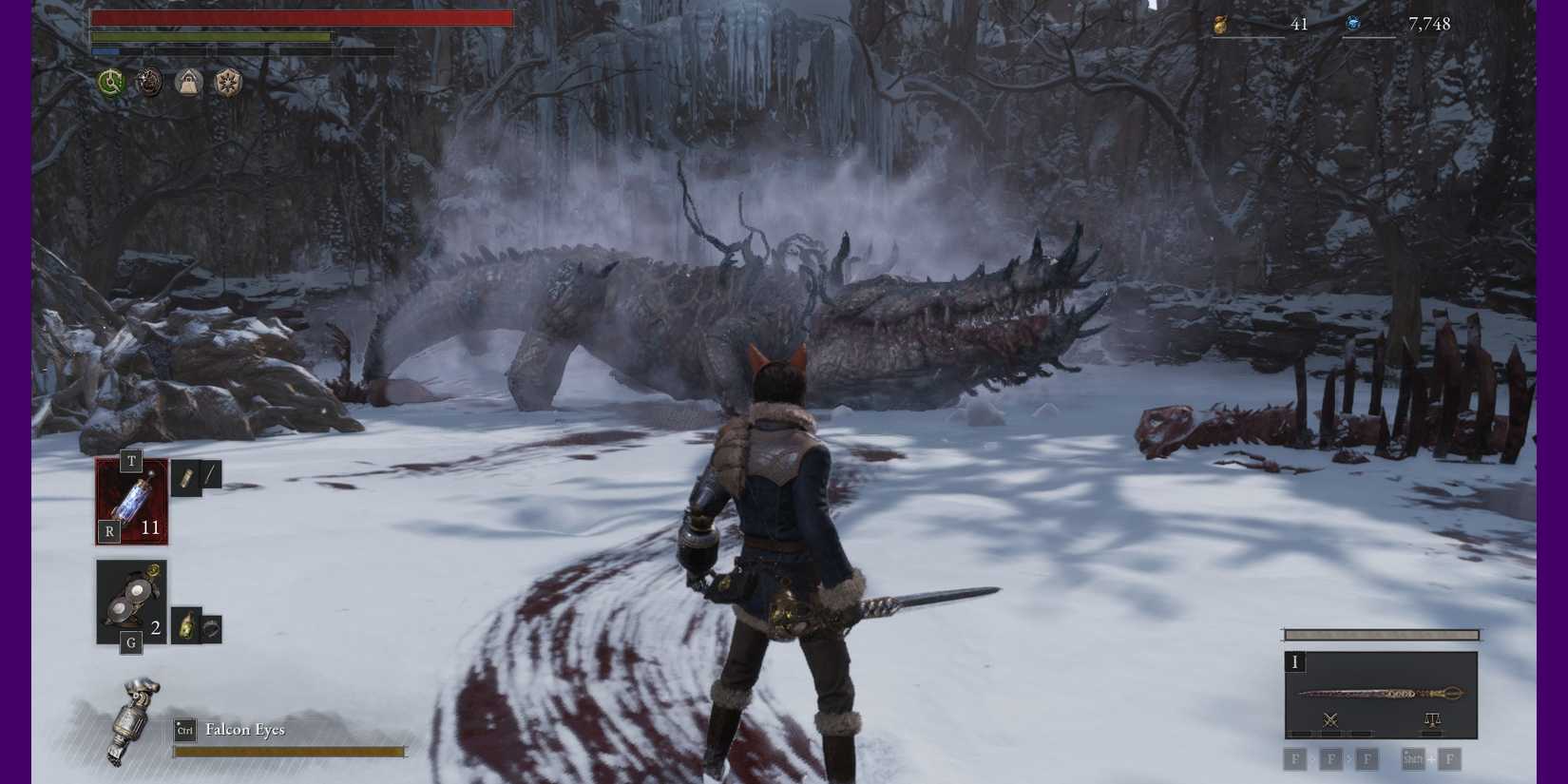Click the gold coin pouch currency icon
This screenshot has height=784, width=1568.
pyautogui.click(x=1220, y=23)
